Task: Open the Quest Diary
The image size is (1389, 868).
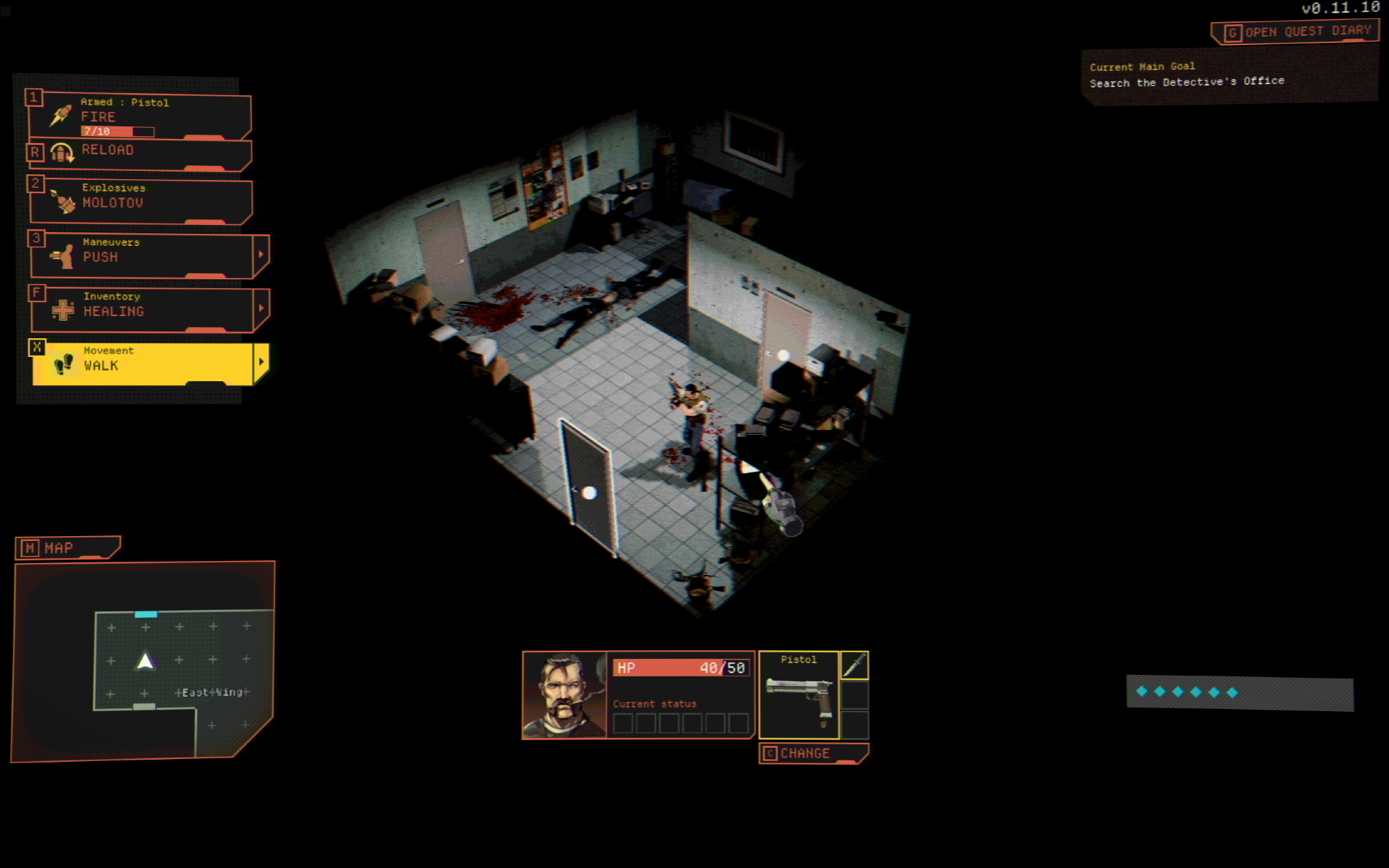Action: click(x=1296, y=32)
